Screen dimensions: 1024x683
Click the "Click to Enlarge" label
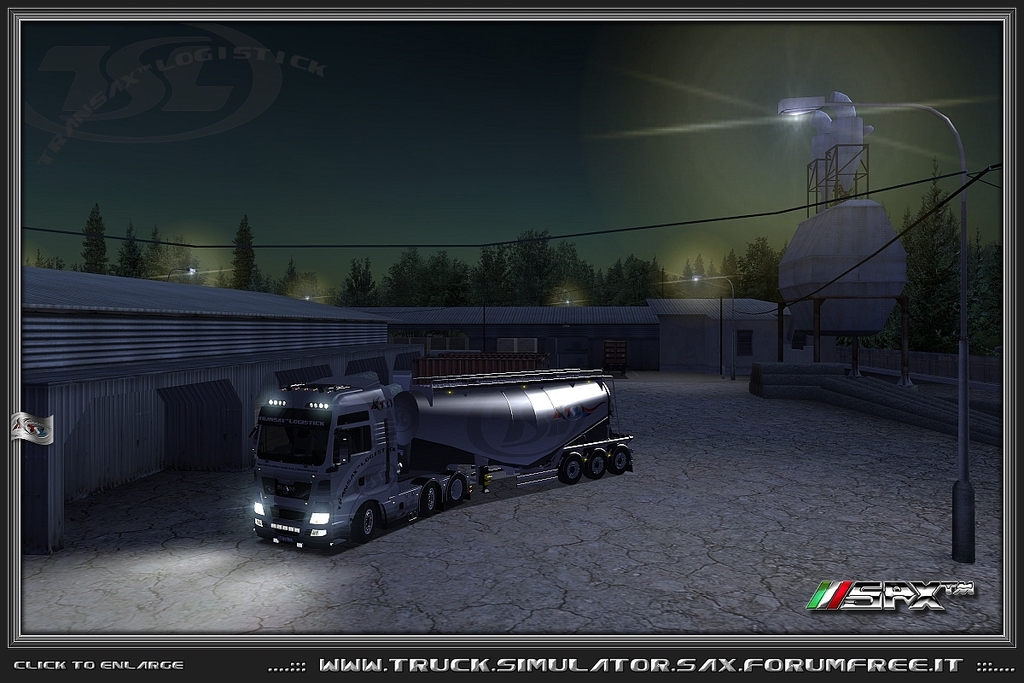98,665
